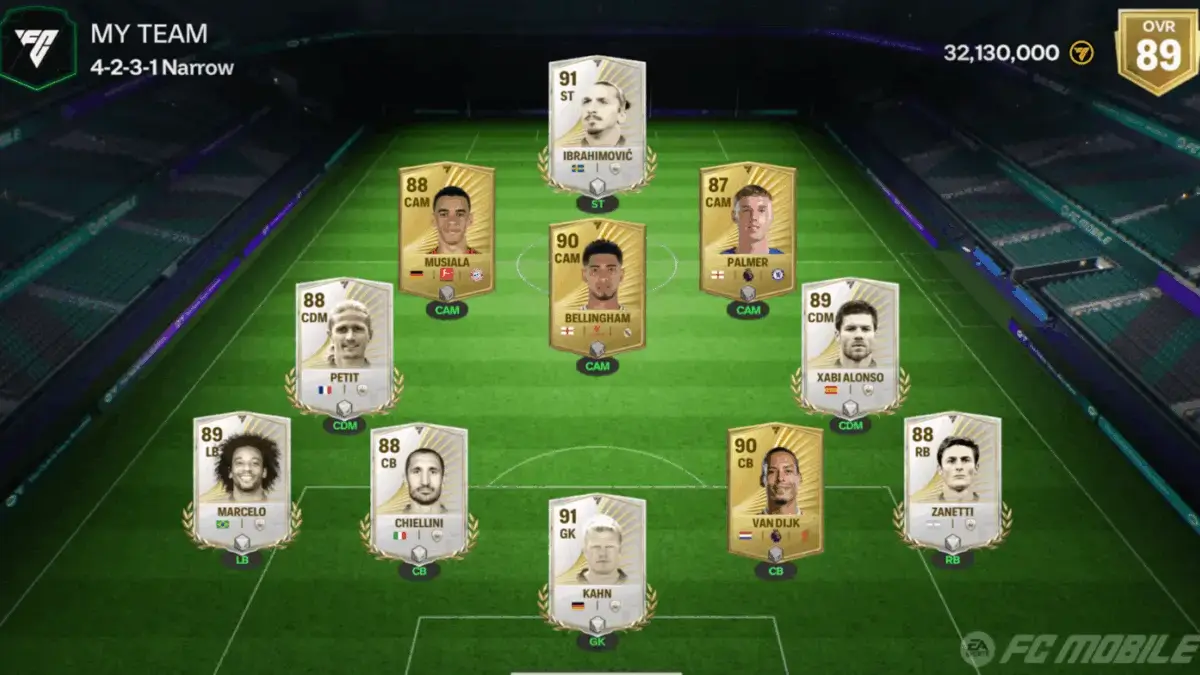Tap the gold coin currency icon
This screenshot has width=1200, height=675.
coord(1082,53)
